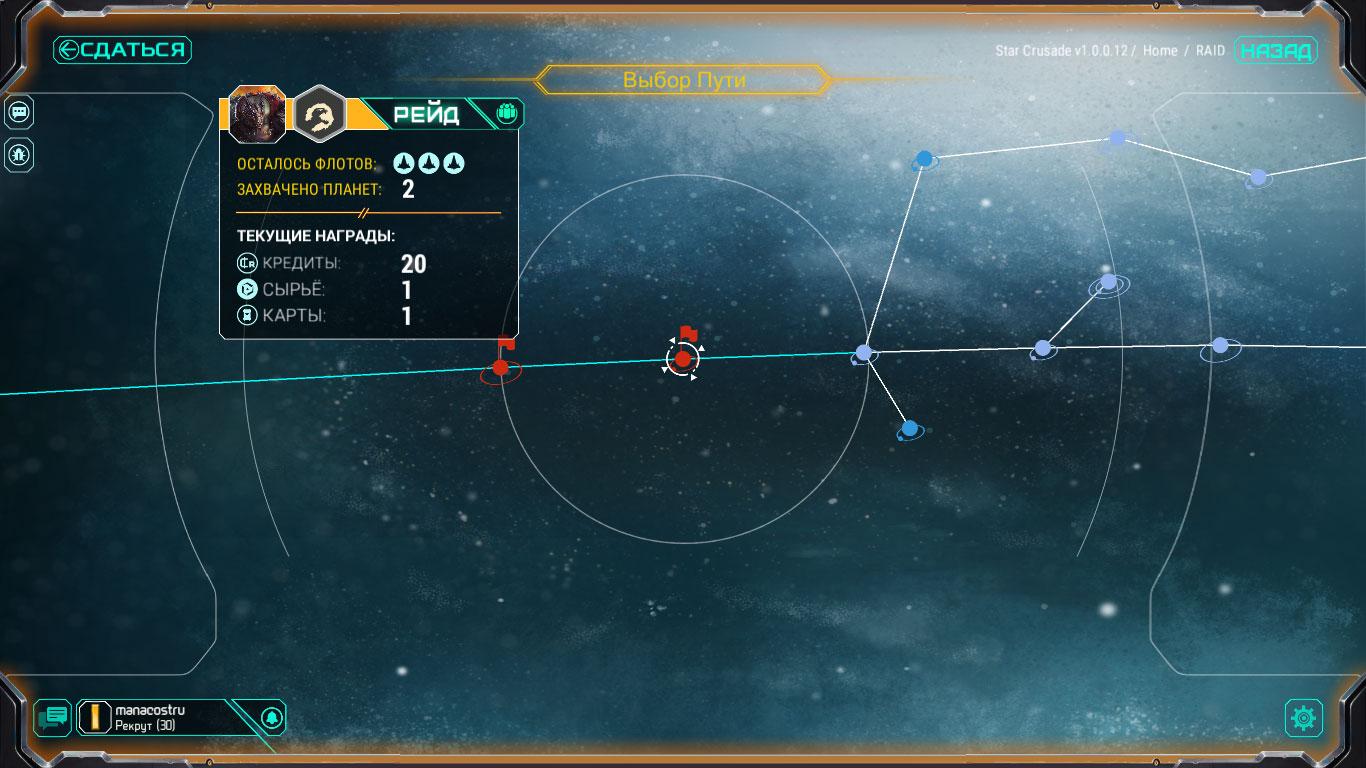This screenshot has height=768, width=1366.
Task: Open settings with the gear icon
Action: pyautogui.click(x=1303, y=717)
